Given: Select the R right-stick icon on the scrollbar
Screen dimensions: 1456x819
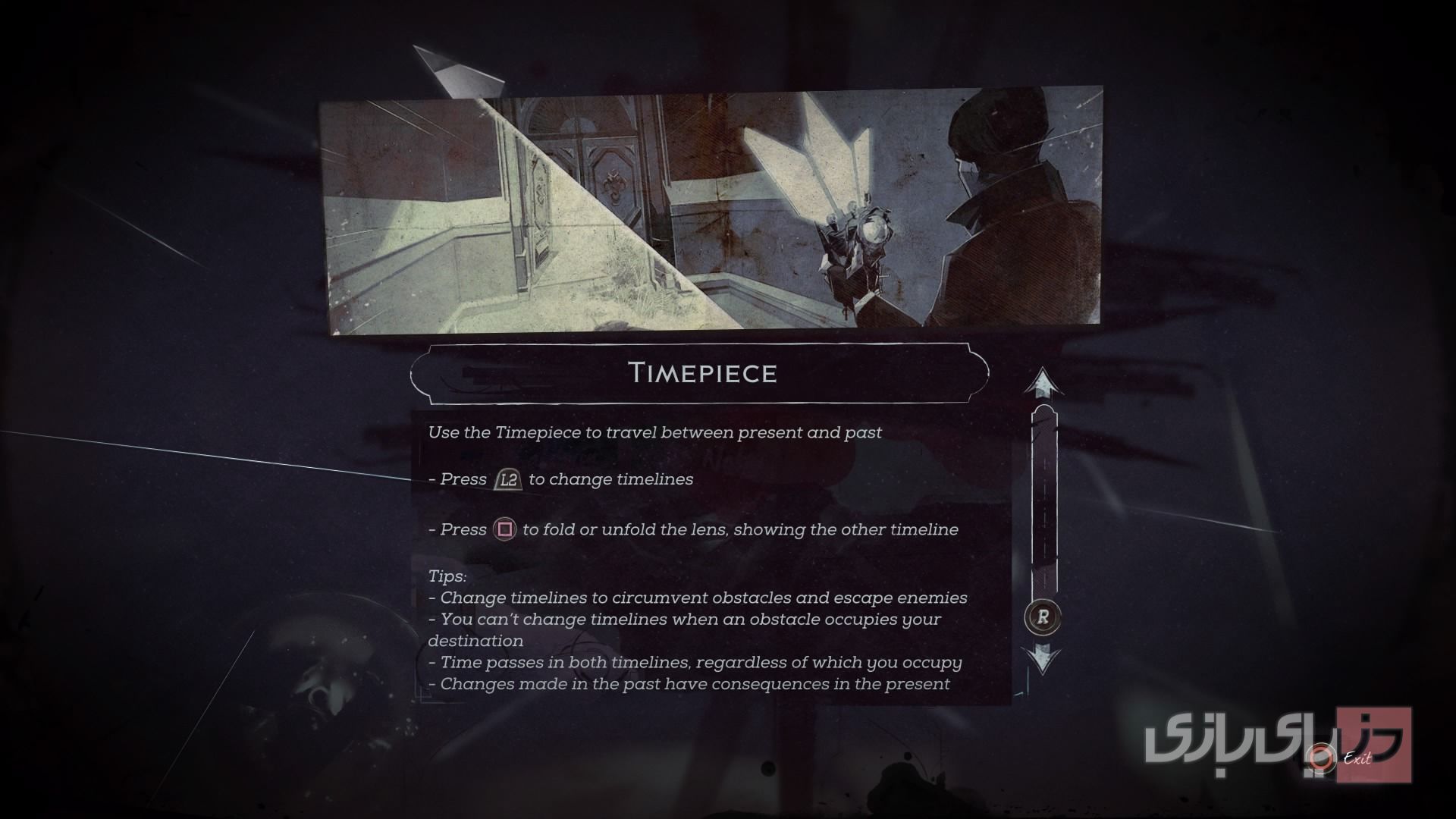Looking at the screenshot, I should point(1043,617).
